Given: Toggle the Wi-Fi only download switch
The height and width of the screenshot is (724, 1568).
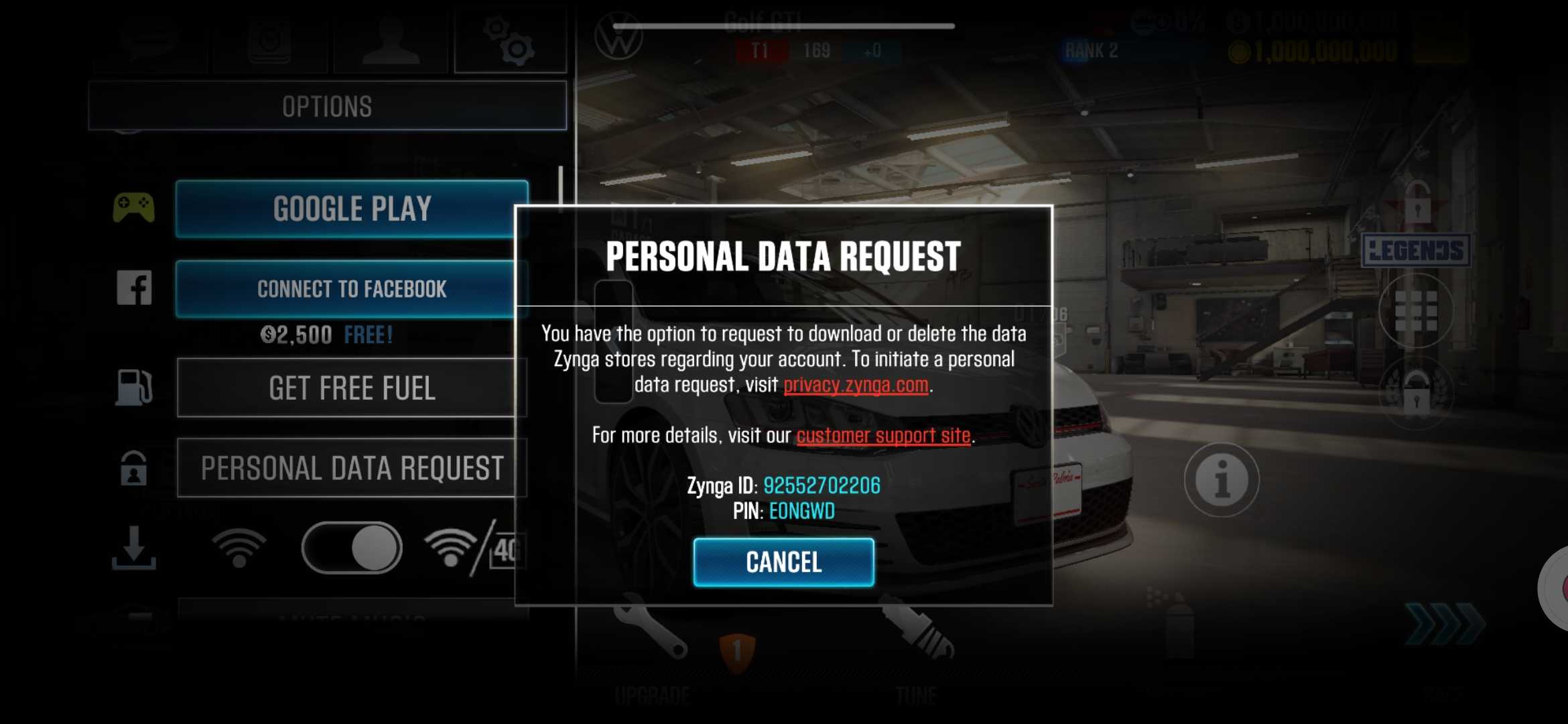Looking at the screenshot, I should [x=351, y=548].
